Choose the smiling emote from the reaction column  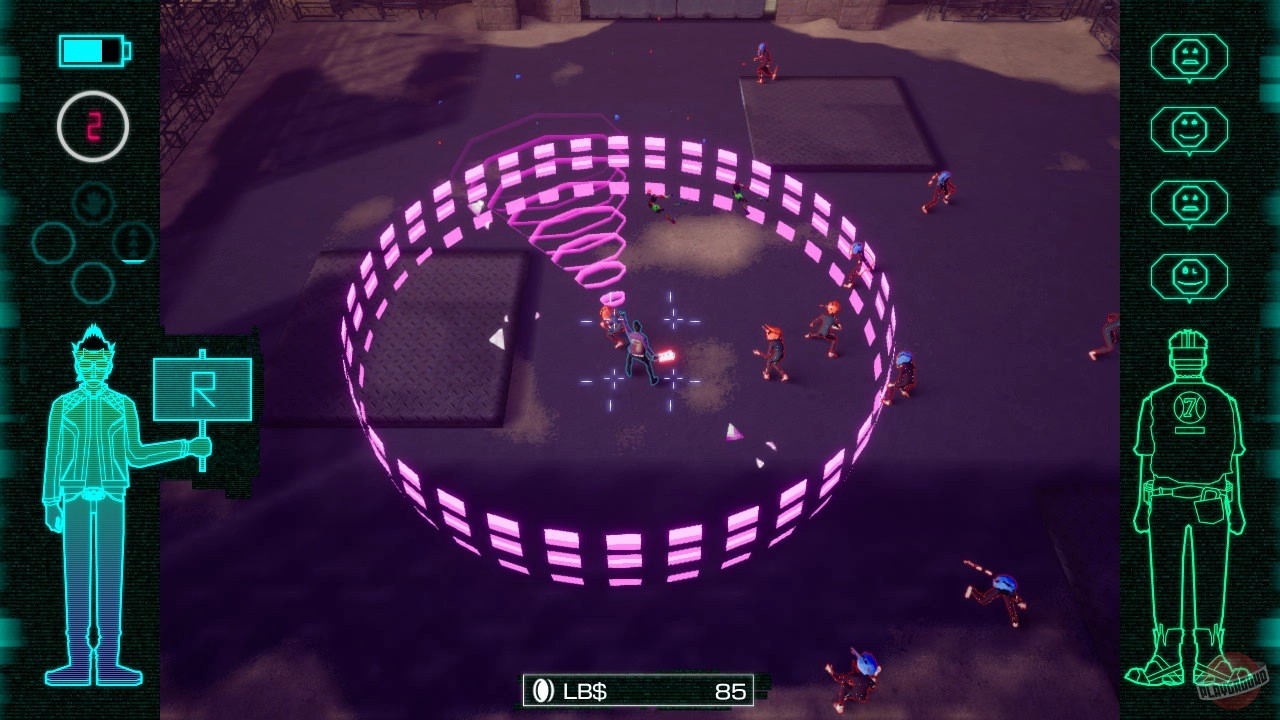(x=1190, y=129)
